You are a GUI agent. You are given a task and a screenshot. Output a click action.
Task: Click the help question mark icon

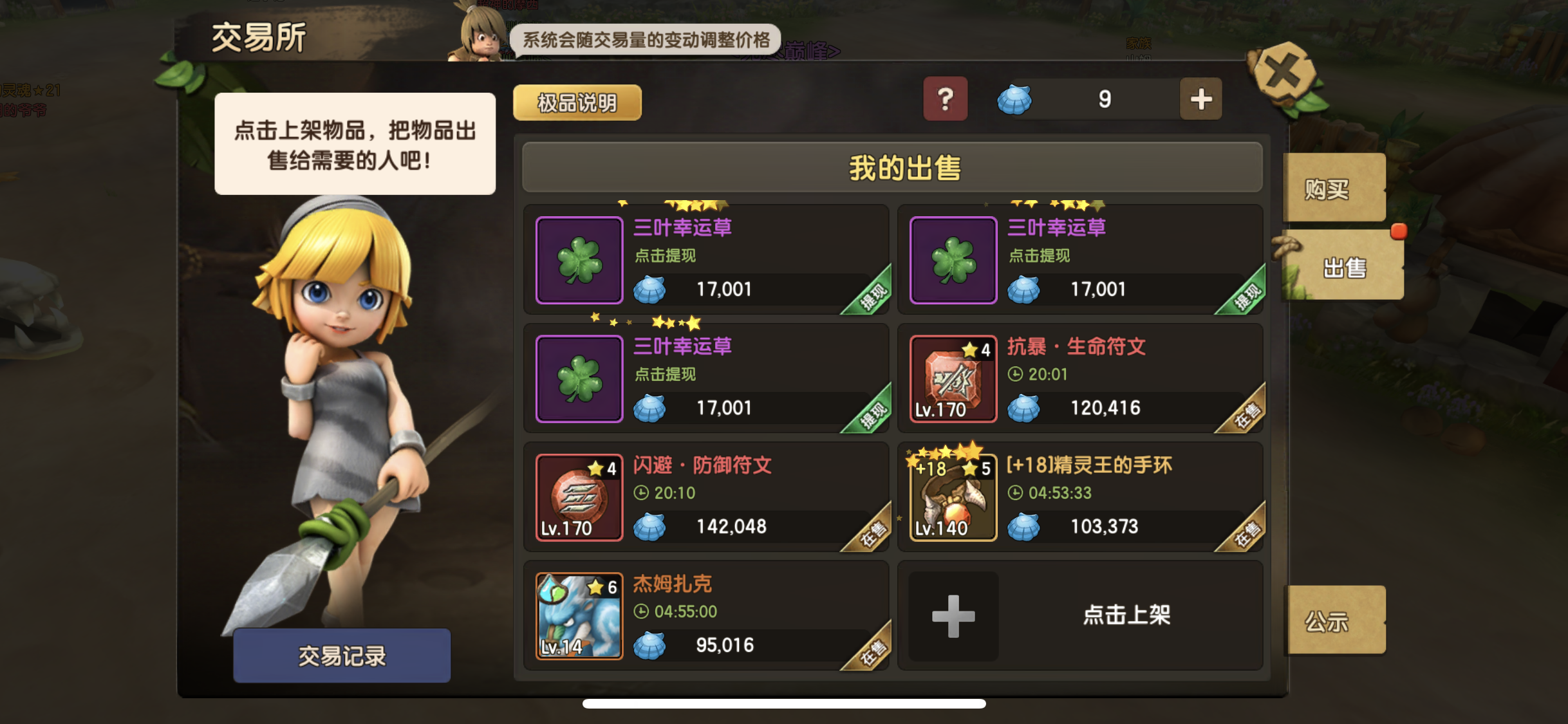pyautogui.click(x=945, y=99)
